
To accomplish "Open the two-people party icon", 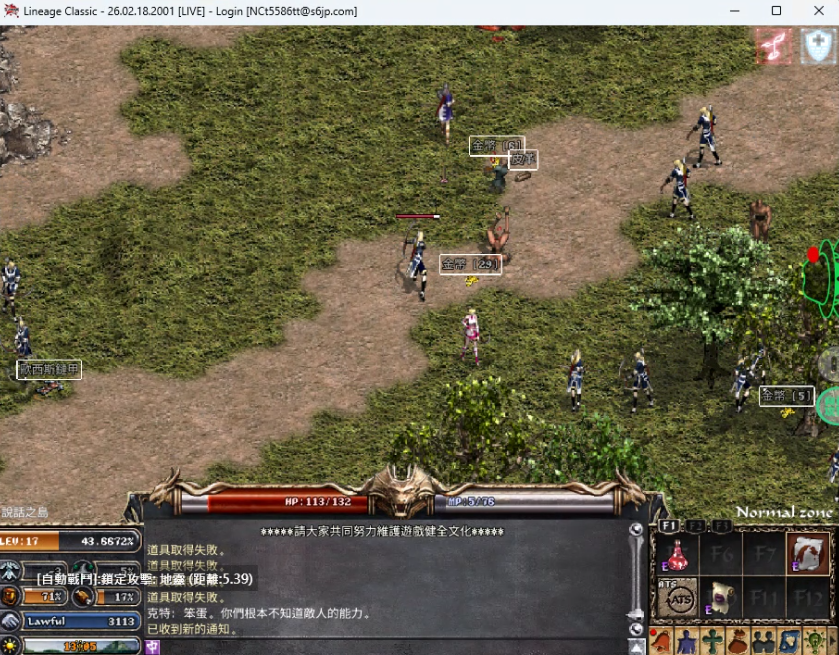I will 762,641.
